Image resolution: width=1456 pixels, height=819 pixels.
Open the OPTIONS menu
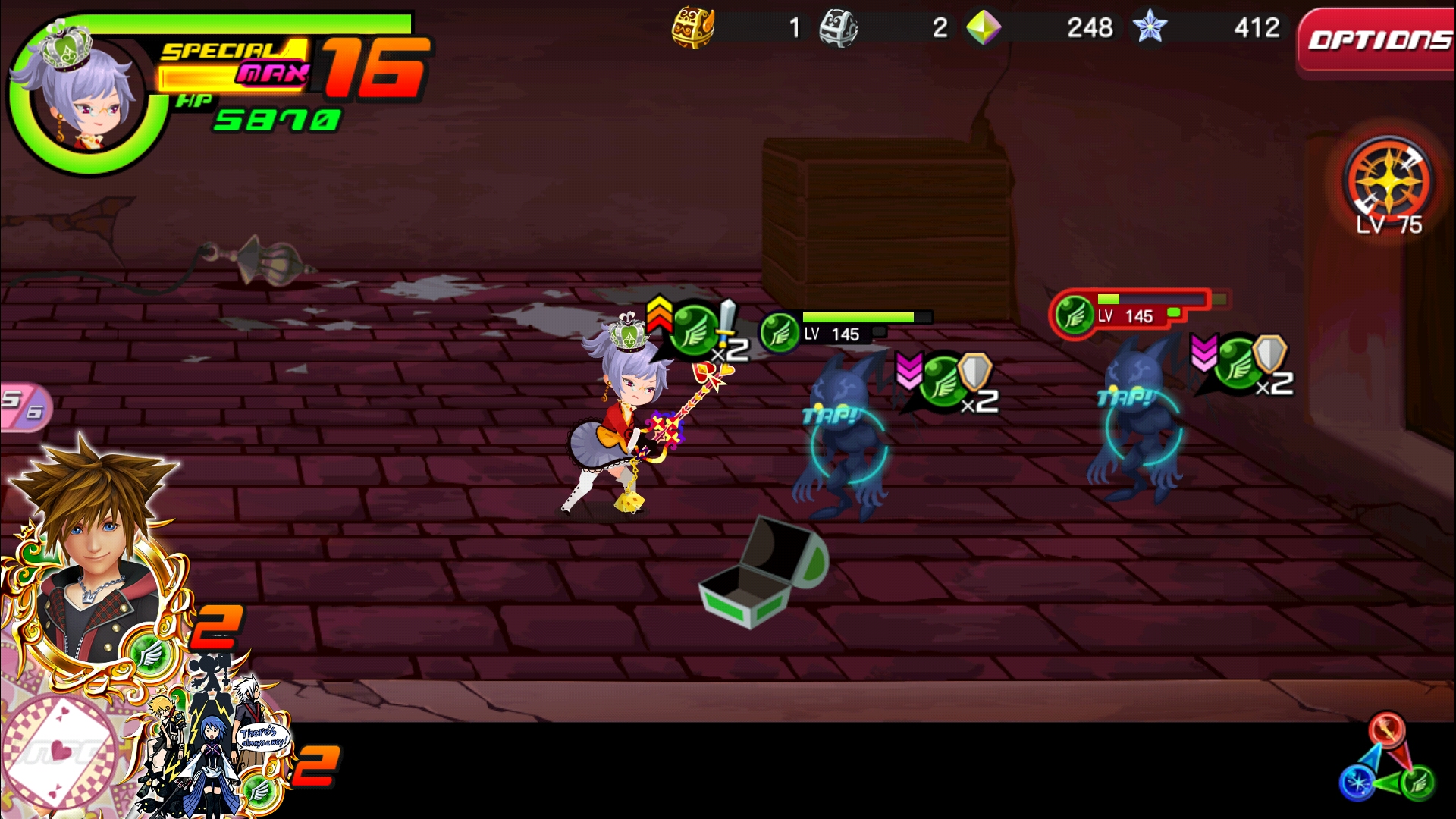(1378, 41)
